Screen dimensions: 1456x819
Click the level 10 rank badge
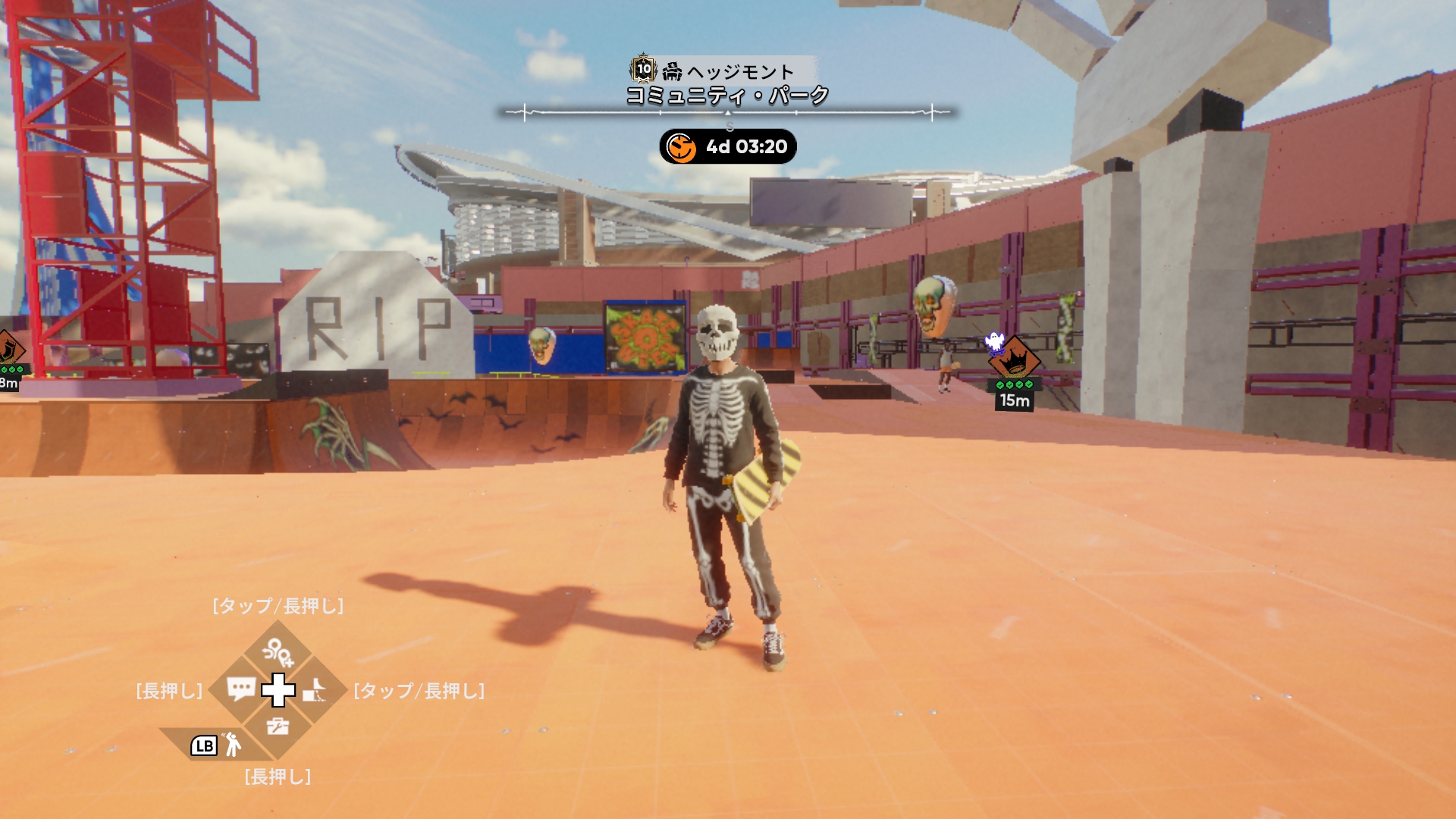[643, 69]
